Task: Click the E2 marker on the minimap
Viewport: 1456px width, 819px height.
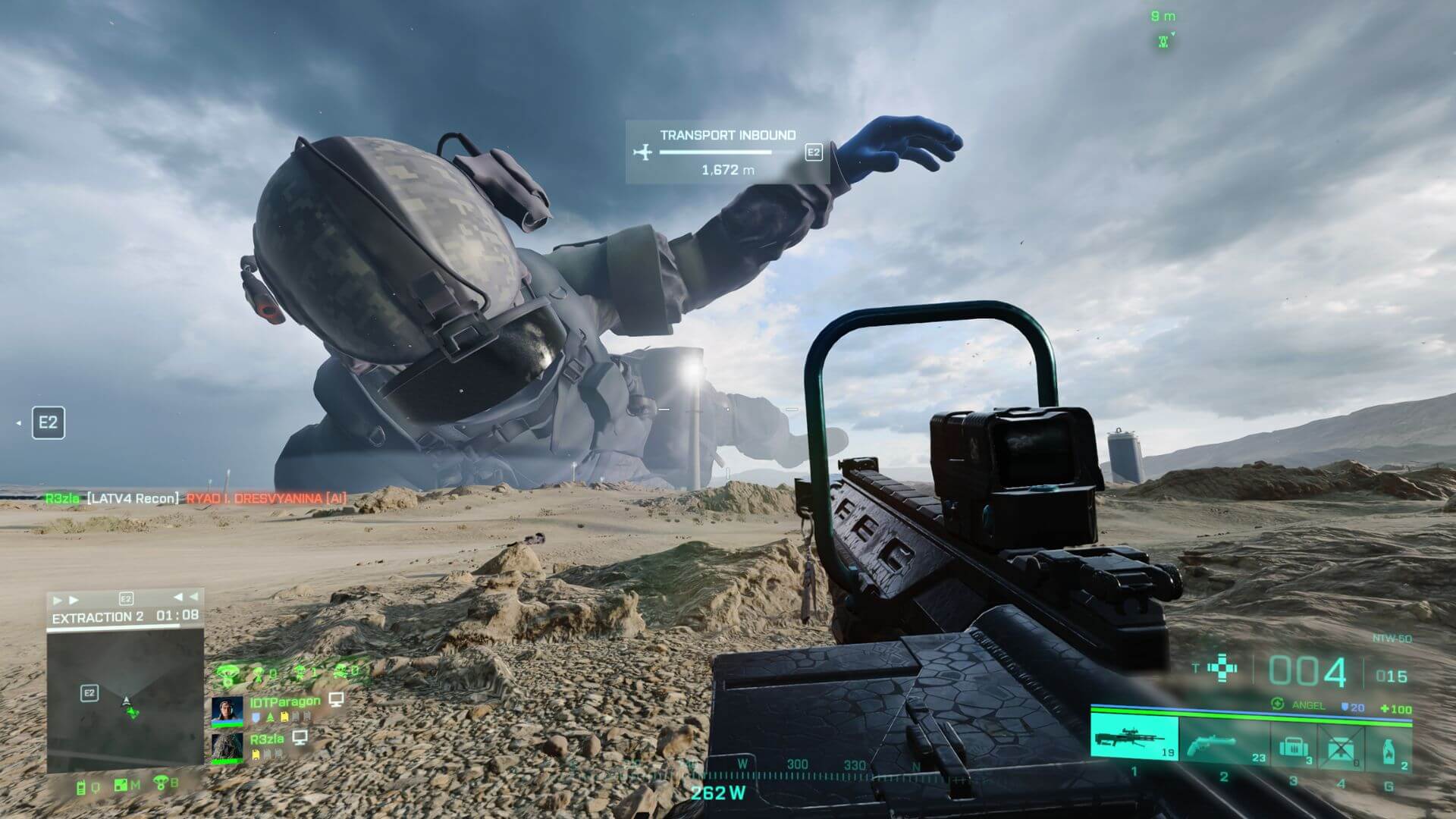Action: (x=89, y=692)
